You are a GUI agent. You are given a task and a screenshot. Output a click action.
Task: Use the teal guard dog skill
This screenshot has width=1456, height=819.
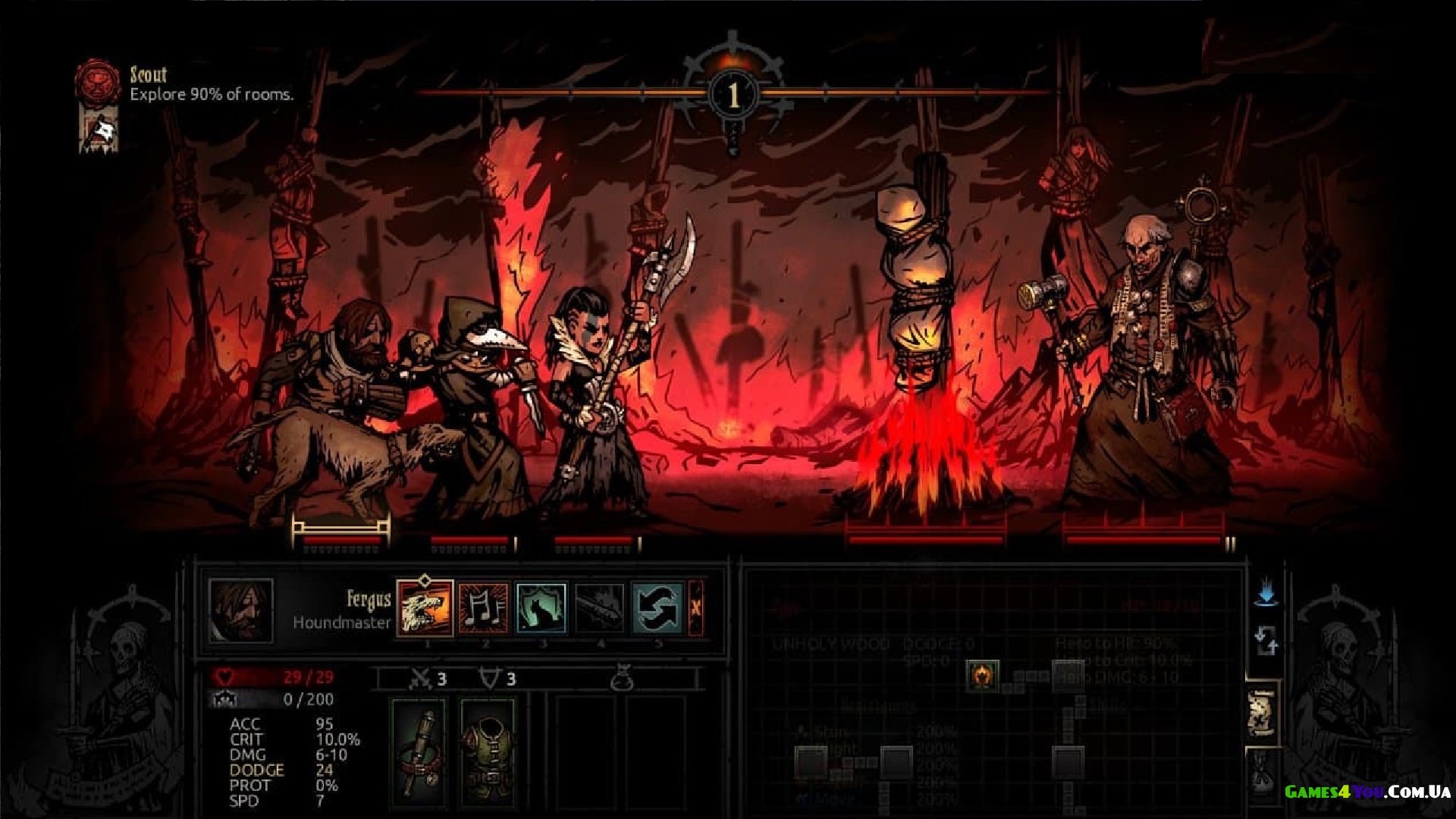(x=541, y=607)
